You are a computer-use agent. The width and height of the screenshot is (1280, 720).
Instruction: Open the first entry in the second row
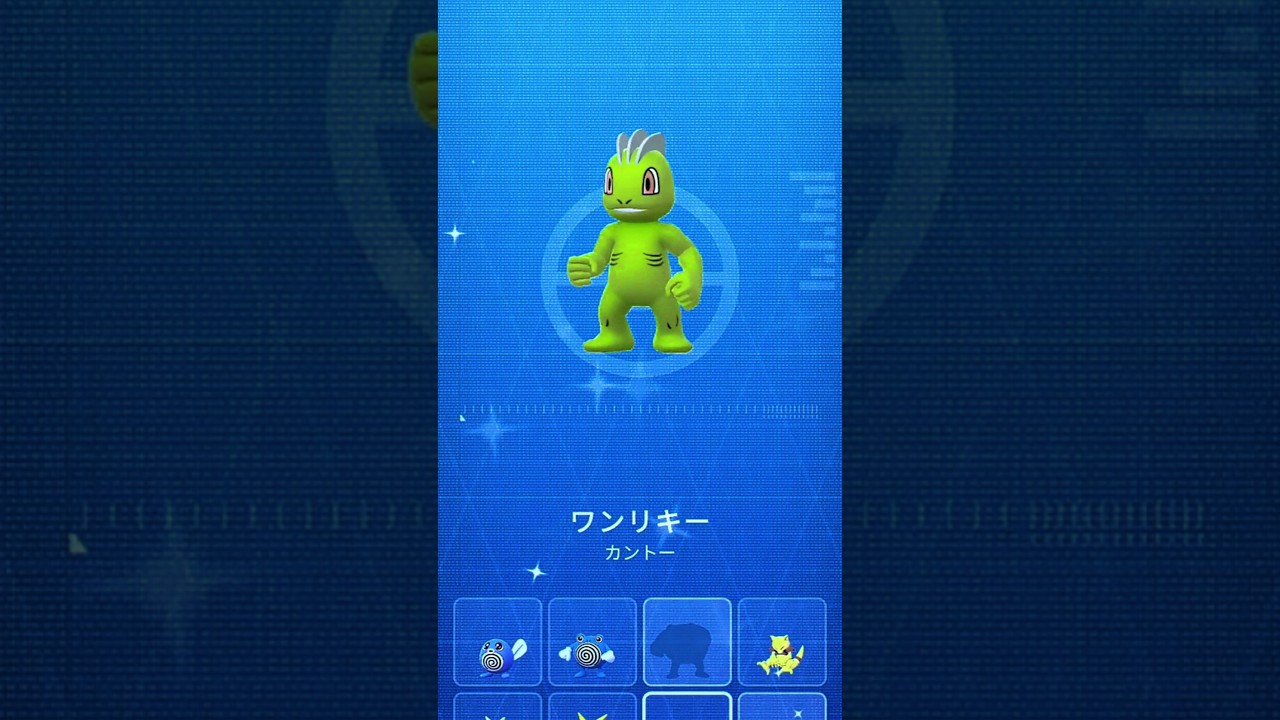point(497,712)
